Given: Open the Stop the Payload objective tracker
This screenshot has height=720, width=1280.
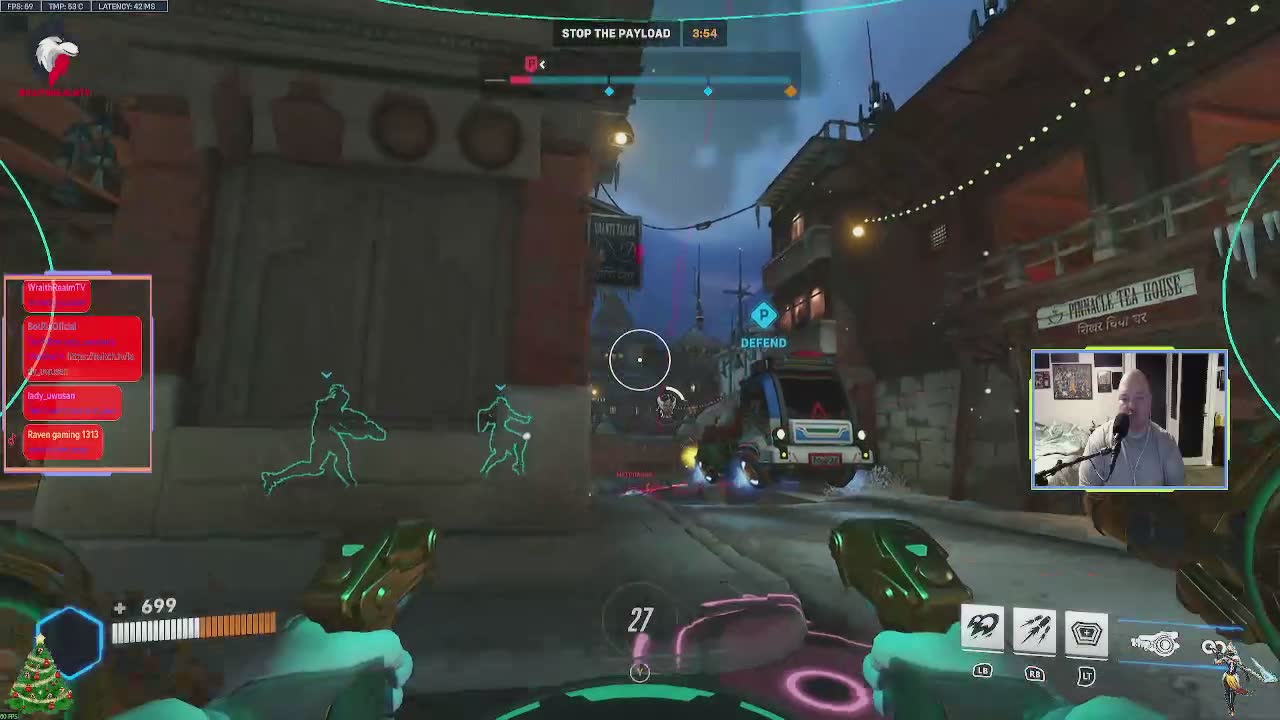Looking at the screenshot, I should (x=616, y=33).
